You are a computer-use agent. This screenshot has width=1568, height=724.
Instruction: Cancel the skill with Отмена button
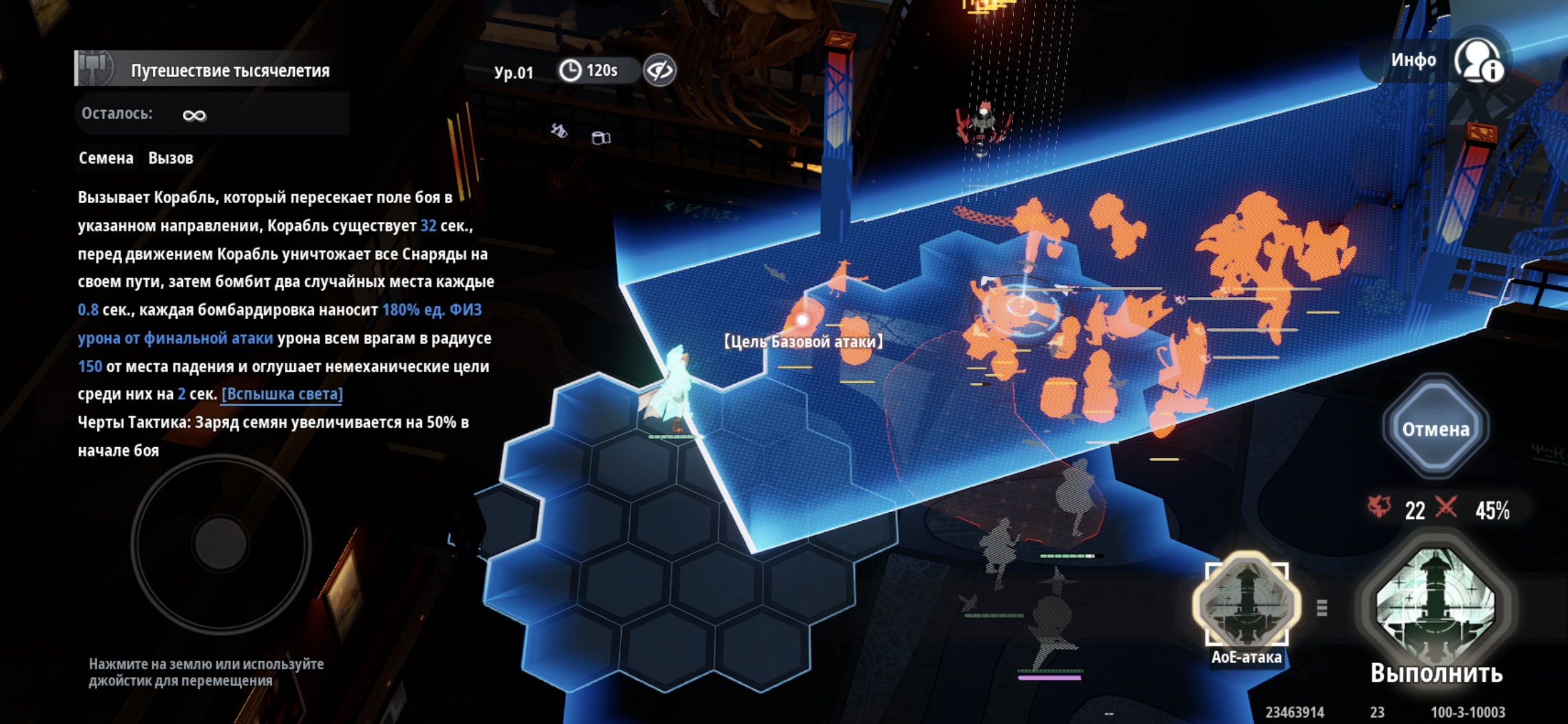click(x=1435, y=428)
